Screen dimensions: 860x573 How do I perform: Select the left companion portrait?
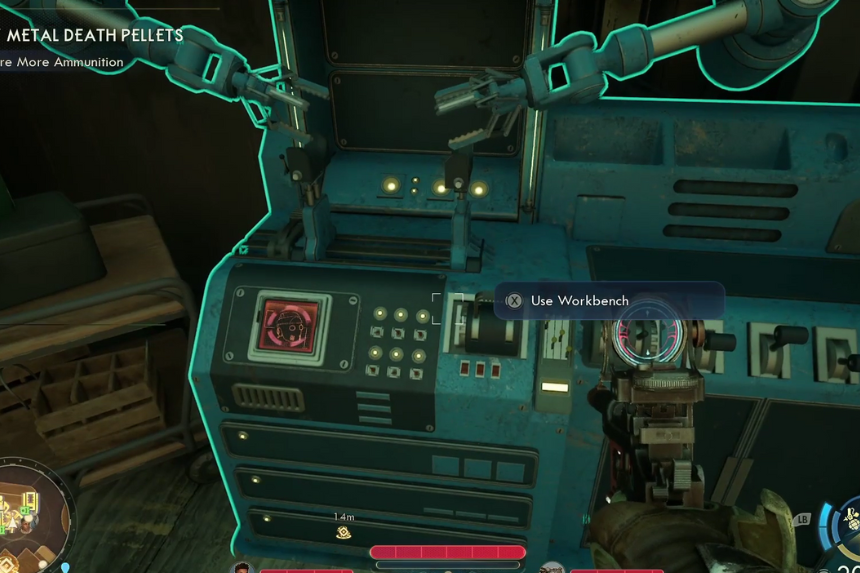[242, 567]
